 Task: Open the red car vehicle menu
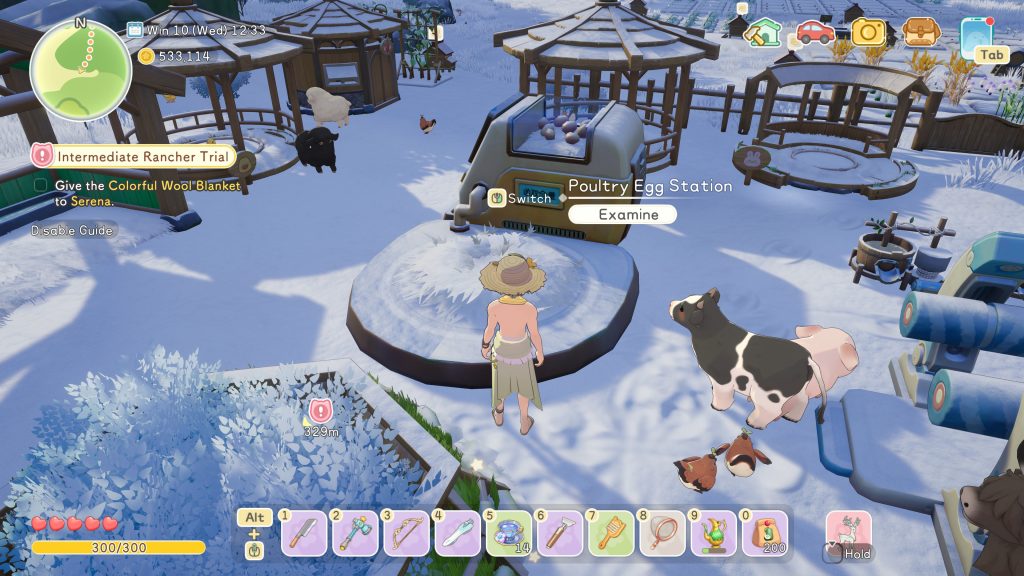coord(816,32)
